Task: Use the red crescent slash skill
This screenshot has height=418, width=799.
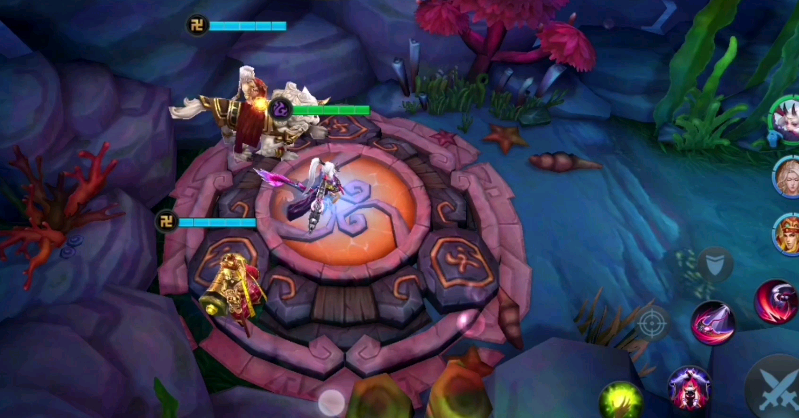Action: [x=776, y=301]
